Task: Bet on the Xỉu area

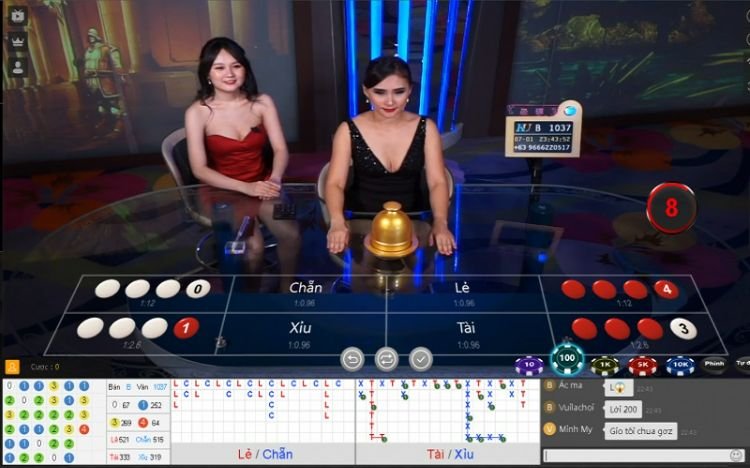Action: (x=300, y=332)
